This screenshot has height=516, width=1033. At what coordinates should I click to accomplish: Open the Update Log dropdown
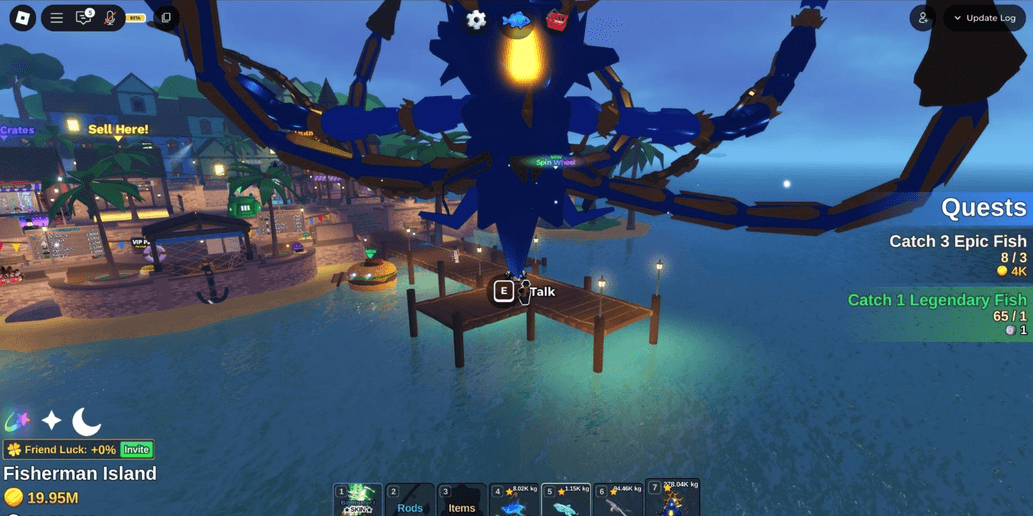984,18
